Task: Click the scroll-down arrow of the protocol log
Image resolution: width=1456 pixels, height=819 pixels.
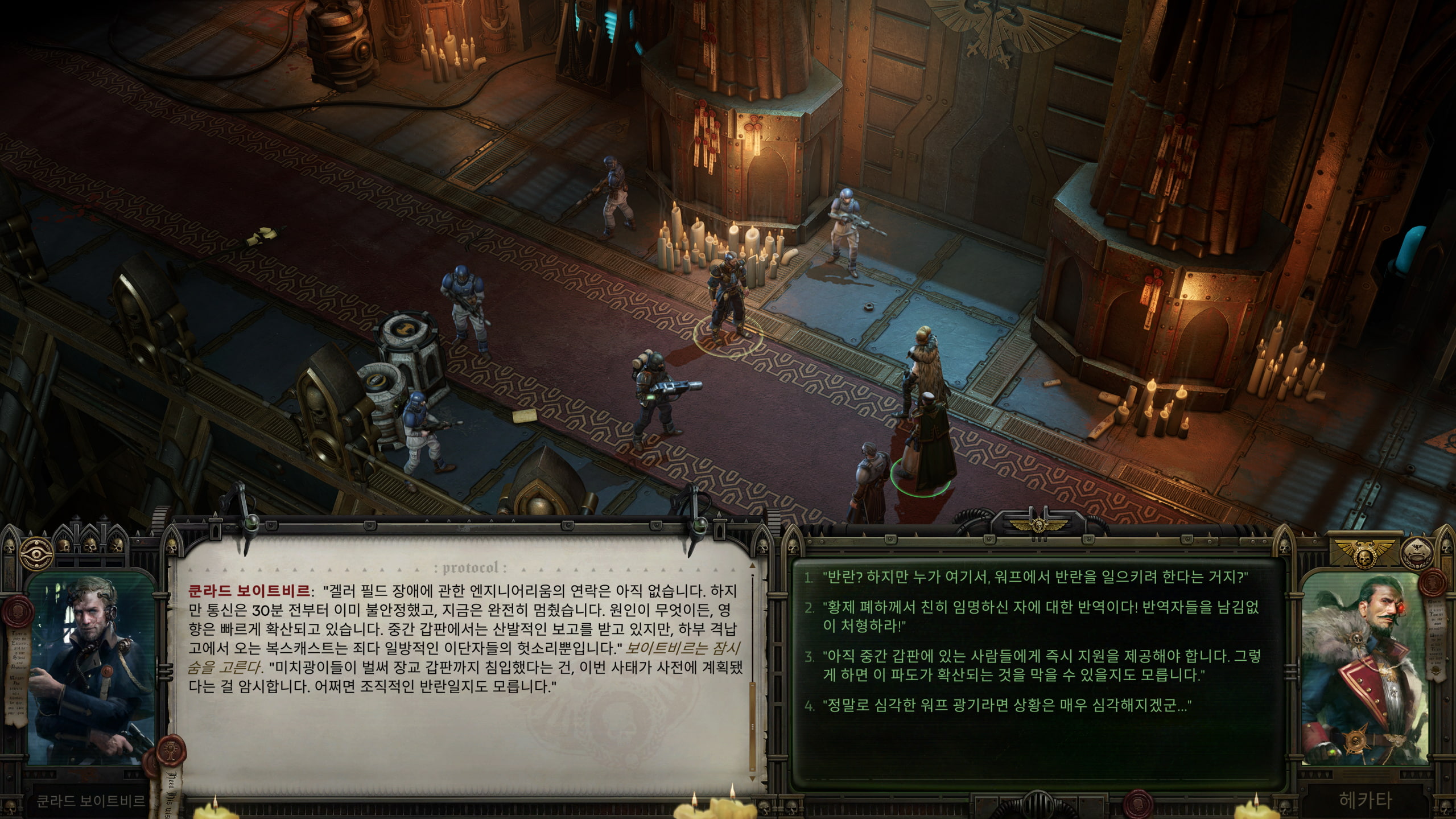Action: click(x=753, y=779)
